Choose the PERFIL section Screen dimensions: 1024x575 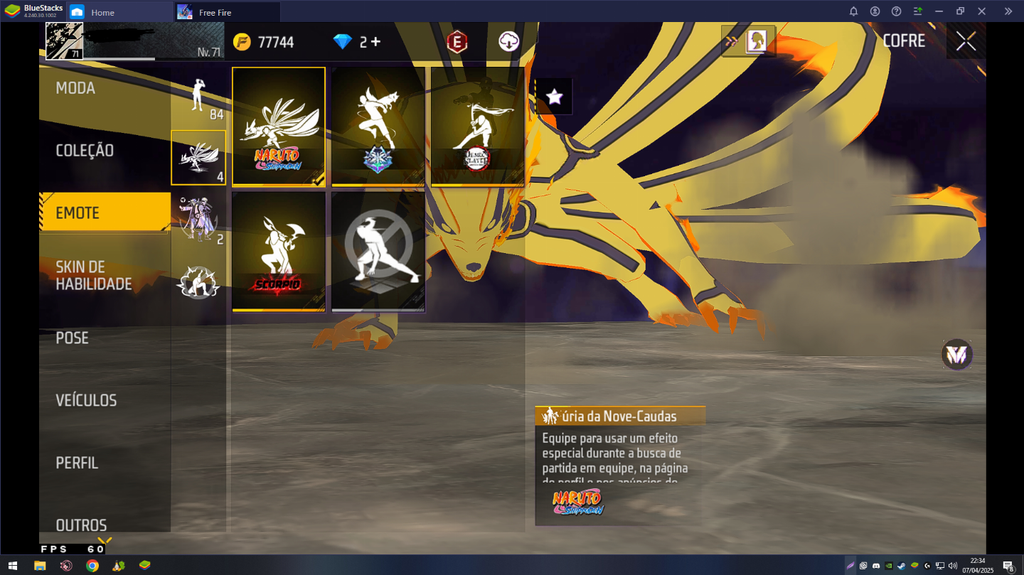[77, 463]
